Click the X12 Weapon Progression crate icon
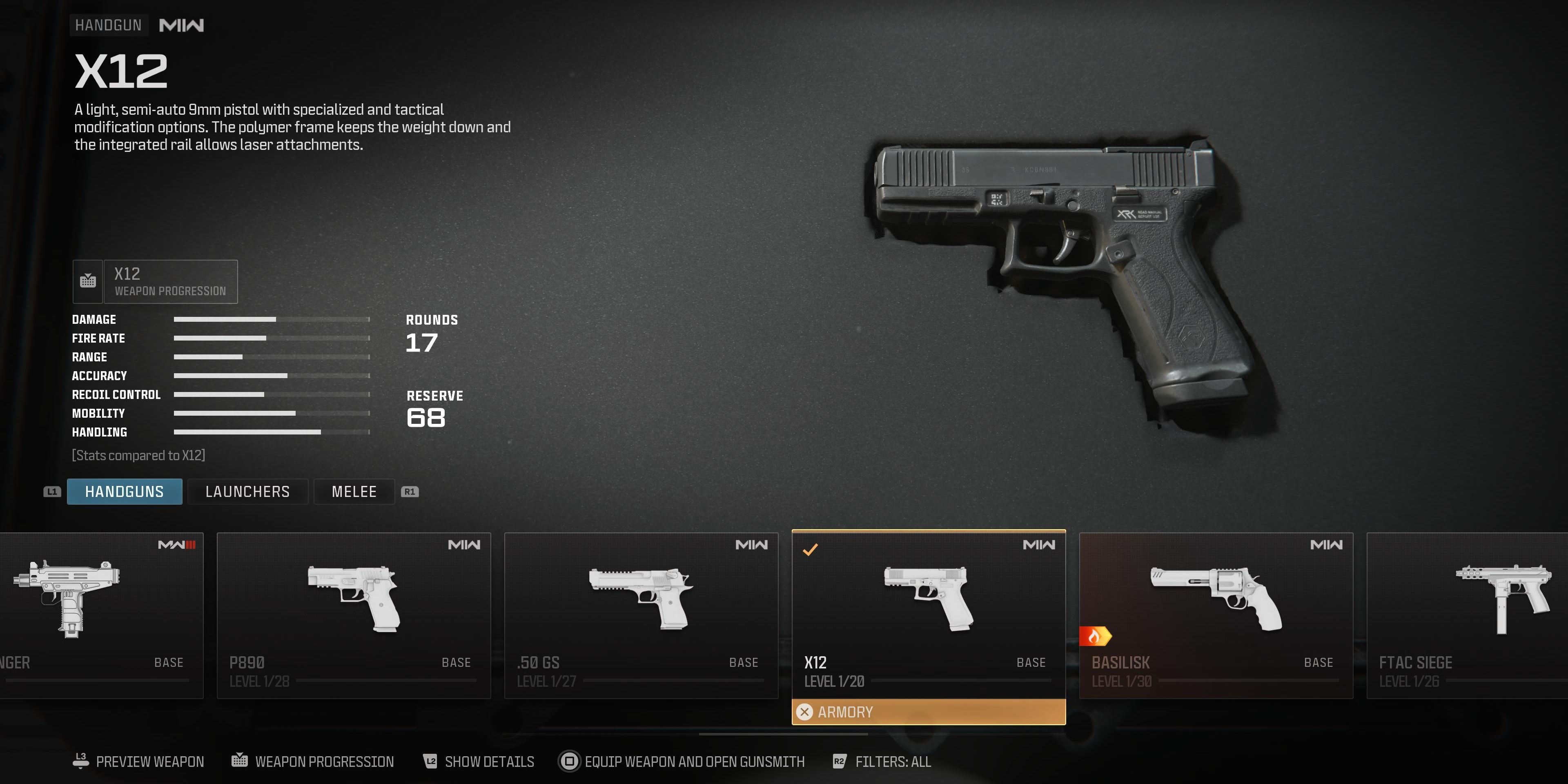The image size is (1568, 784). click(88, 281)
